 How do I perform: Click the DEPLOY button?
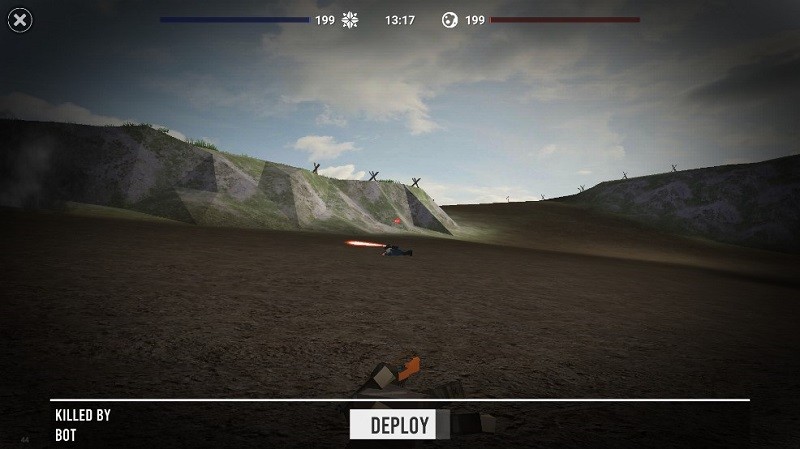[399, 425]
